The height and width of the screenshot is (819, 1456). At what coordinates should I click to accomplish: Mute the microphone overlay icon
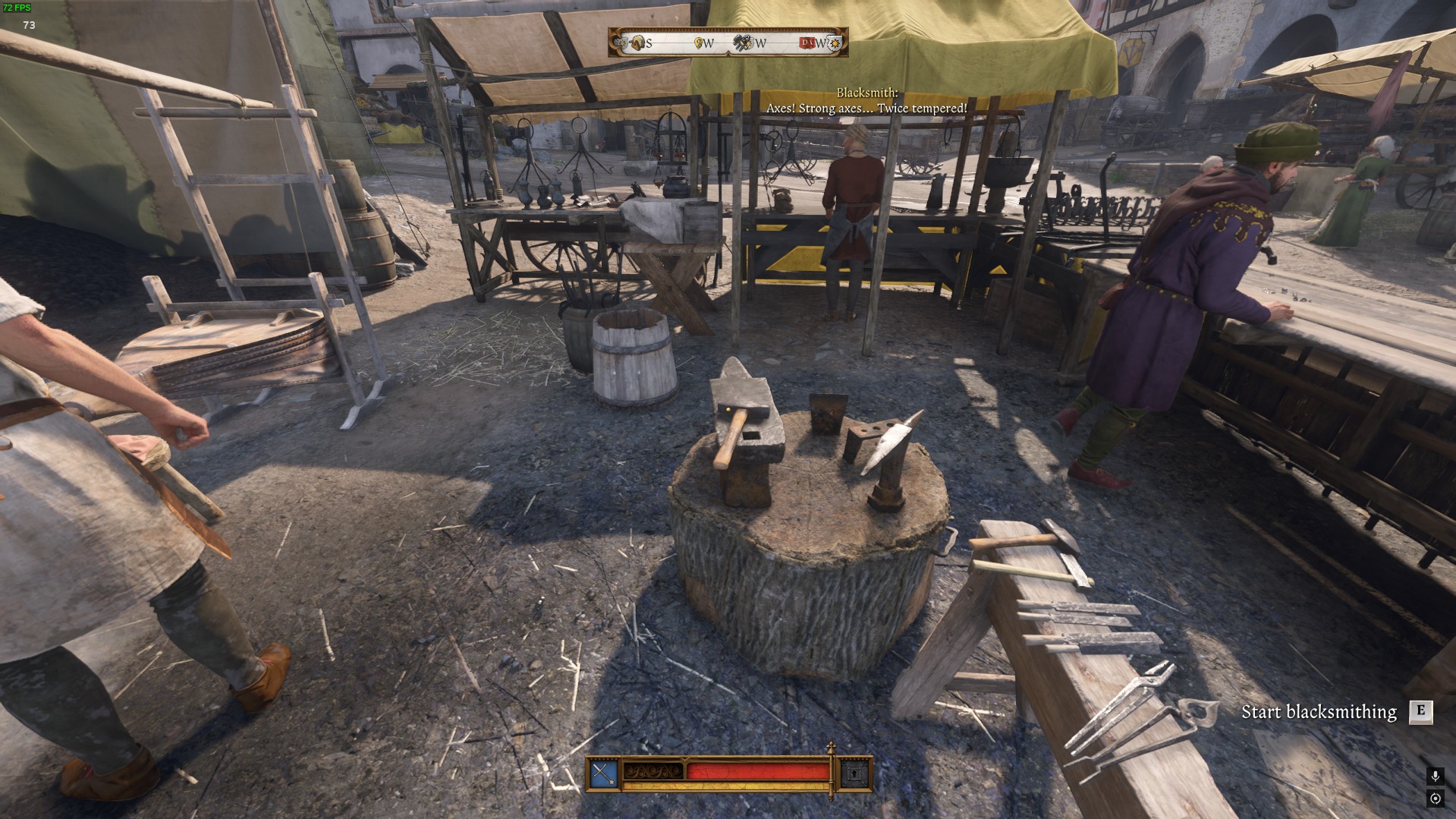pyautogui.click(x=1436, y=776)
